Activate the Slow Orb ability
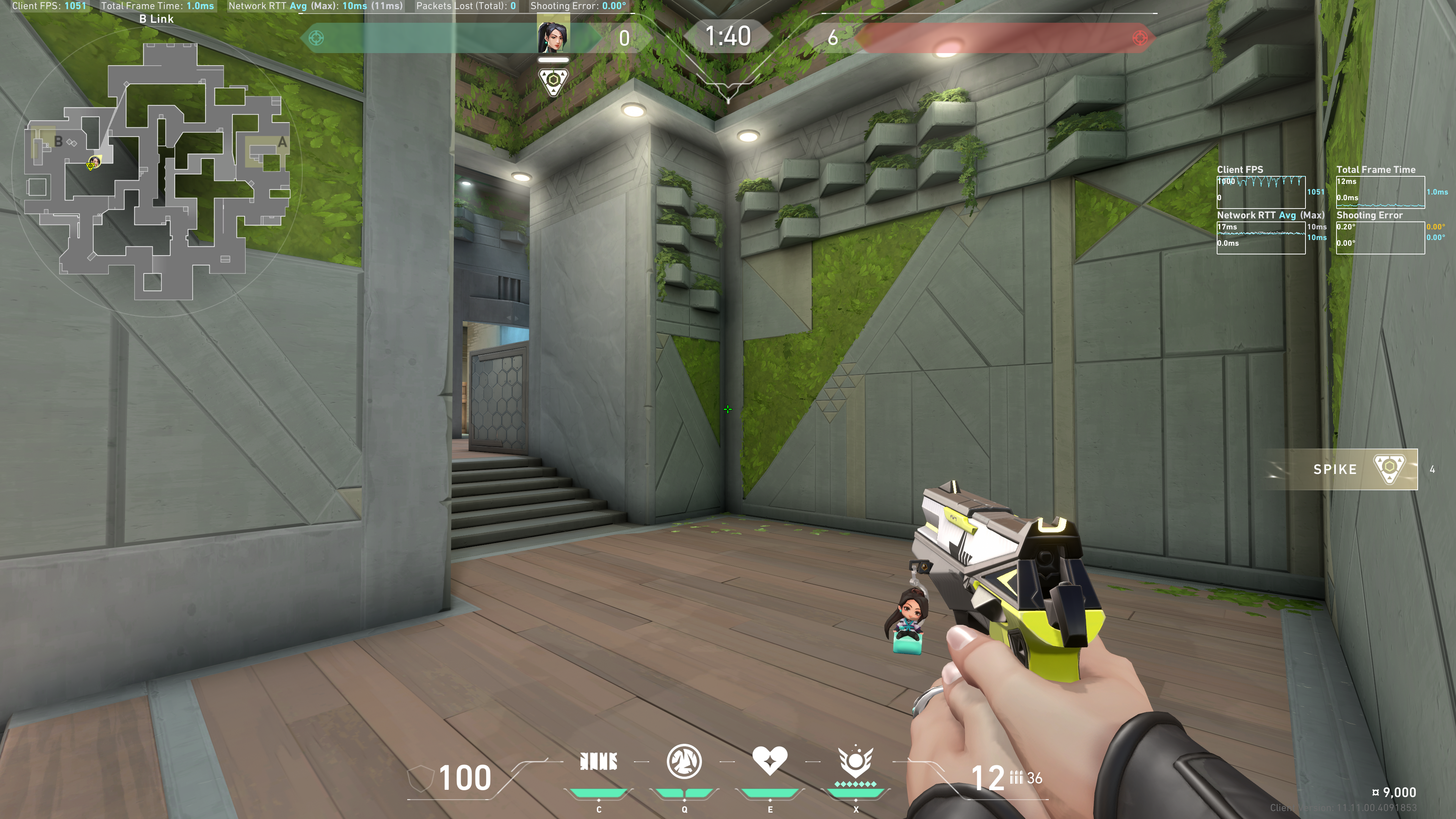 tap(684, 761)
